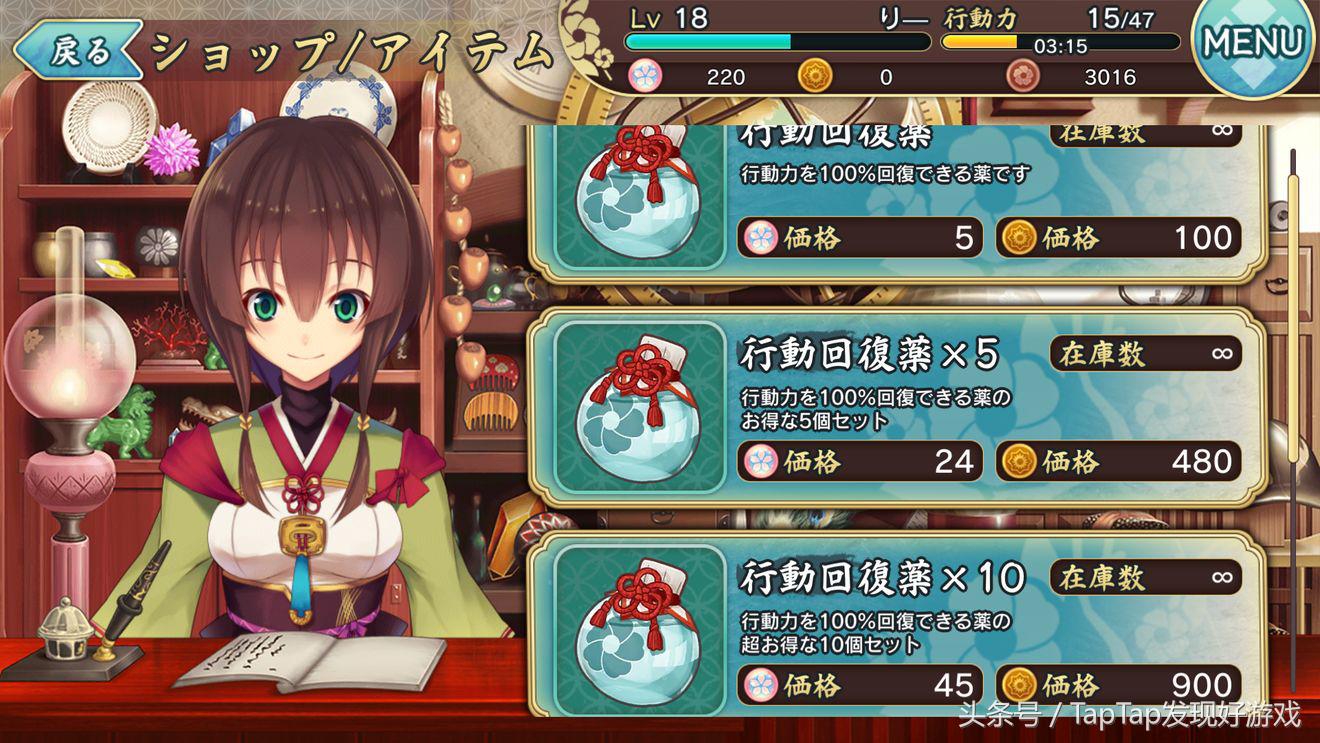This screenshot has width=1320, height=743.
Task: Buy 行動回復薬×5 for 24 pink gems
Action: 860,461
